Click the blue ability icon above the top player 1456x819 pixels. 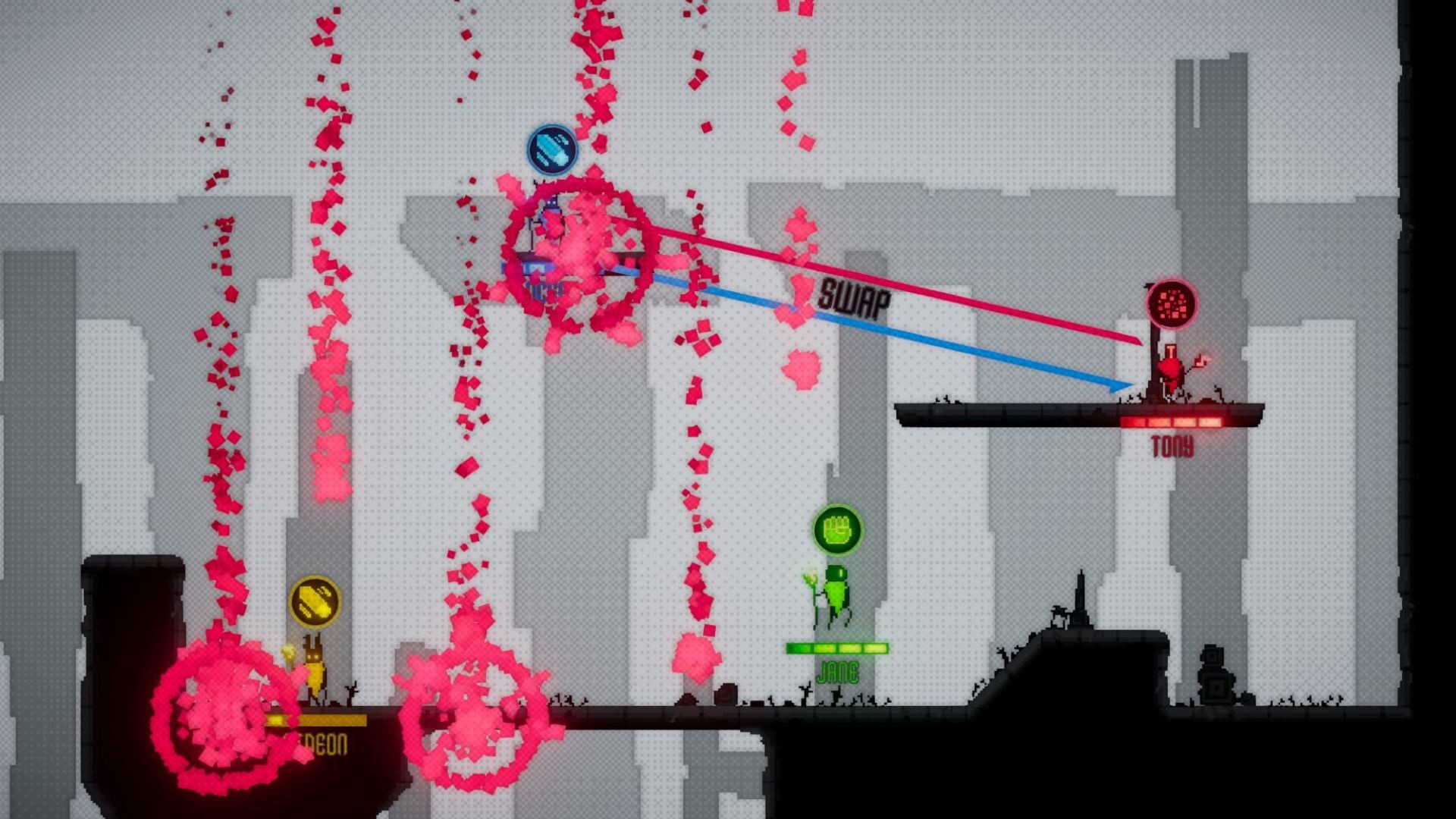tap(552, 149)
